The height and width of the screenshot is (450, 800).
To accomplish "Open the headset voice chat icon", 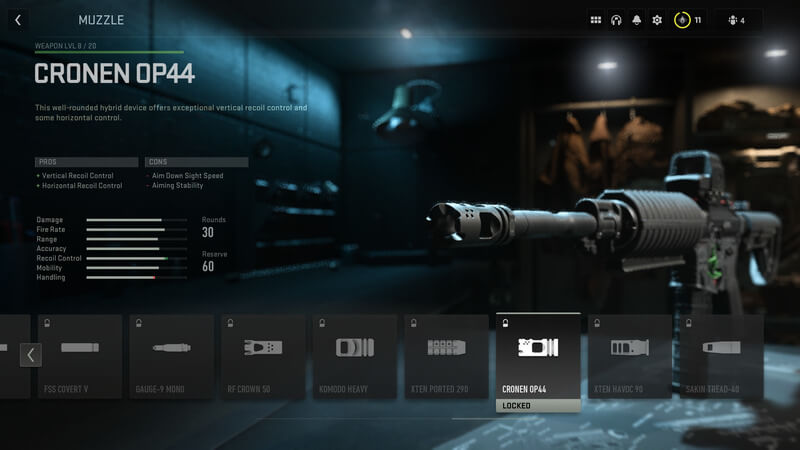I will pos(616,20).
